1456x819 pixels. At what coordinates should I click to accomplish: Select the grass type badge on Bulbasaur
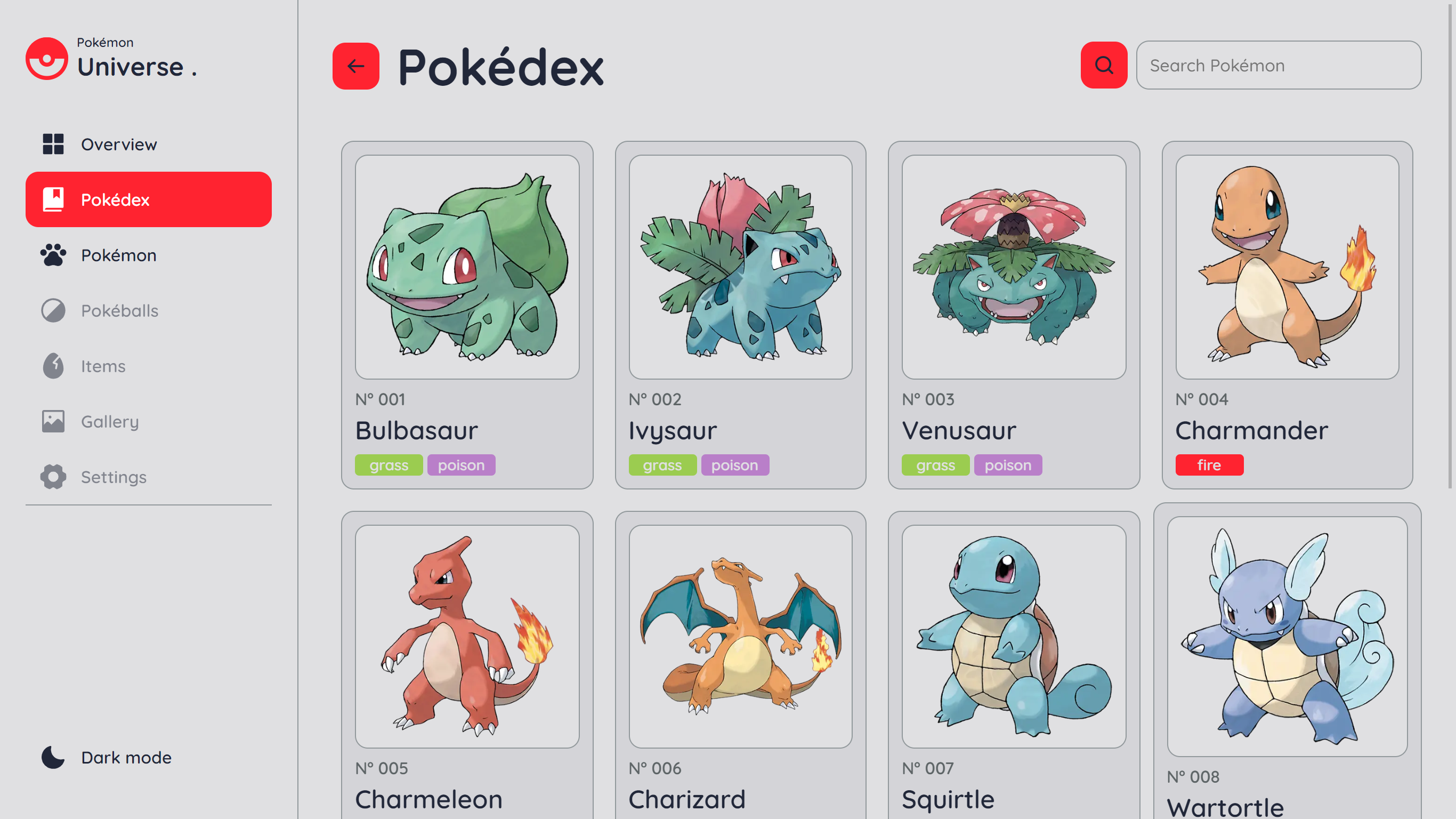click(x=389, y=464)
